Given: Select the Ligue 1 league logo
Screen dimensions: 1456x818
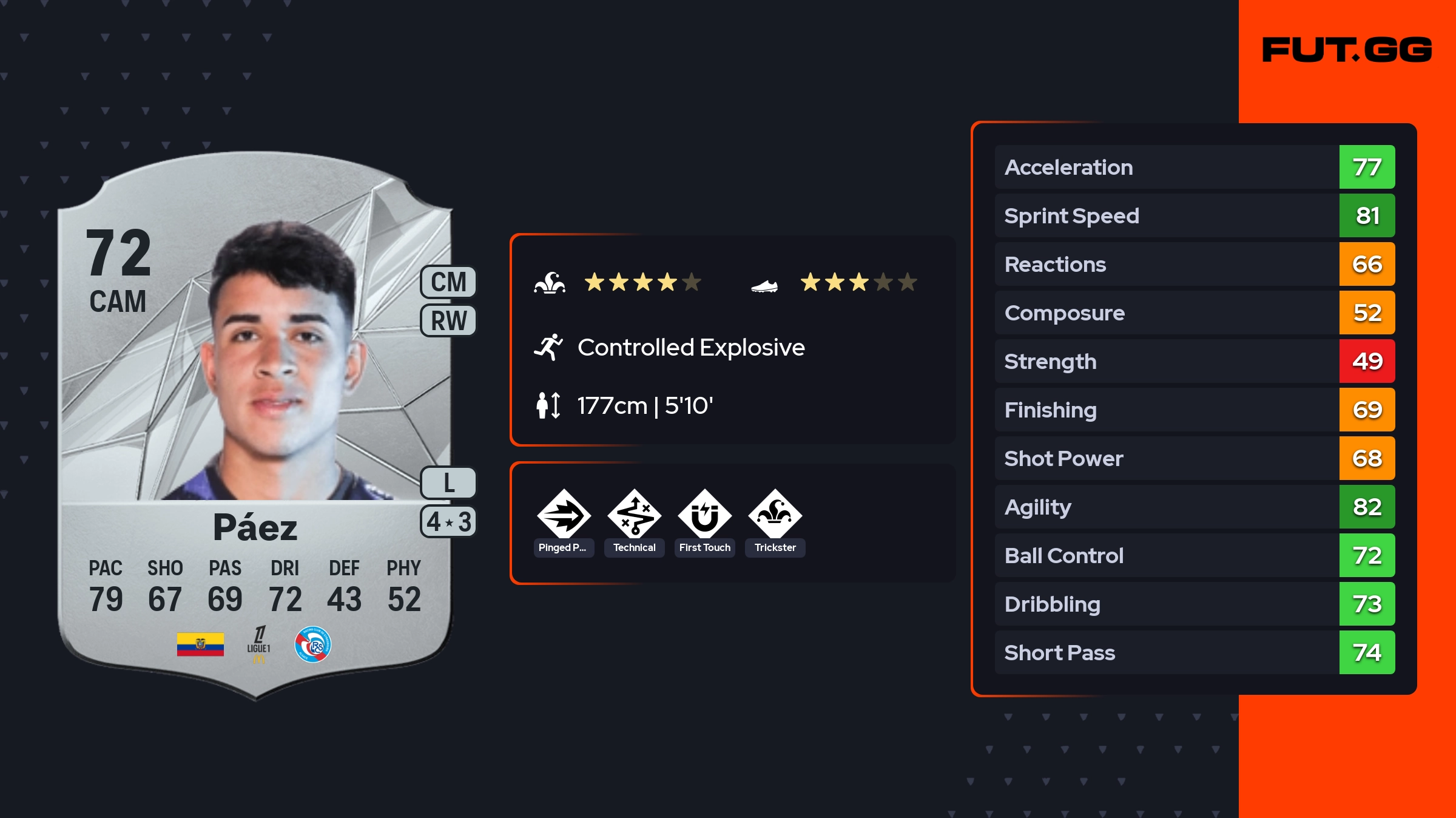Looking at the screenshot, I should click(x=258, y=644).
